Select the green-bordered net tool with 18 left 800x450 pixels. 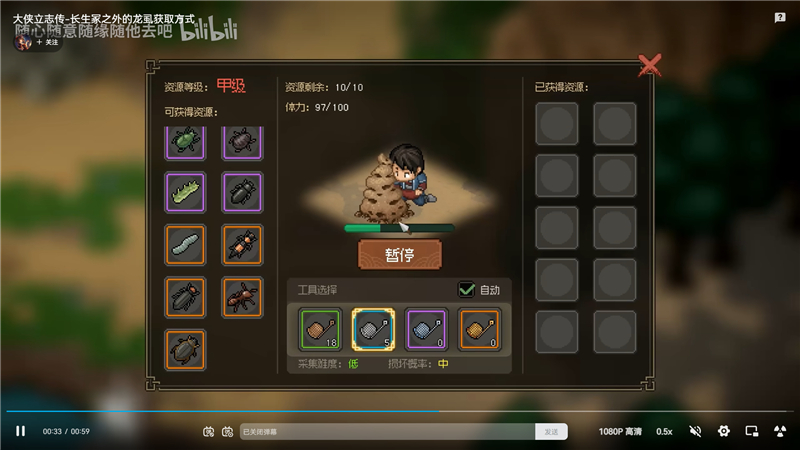point(320,329)
